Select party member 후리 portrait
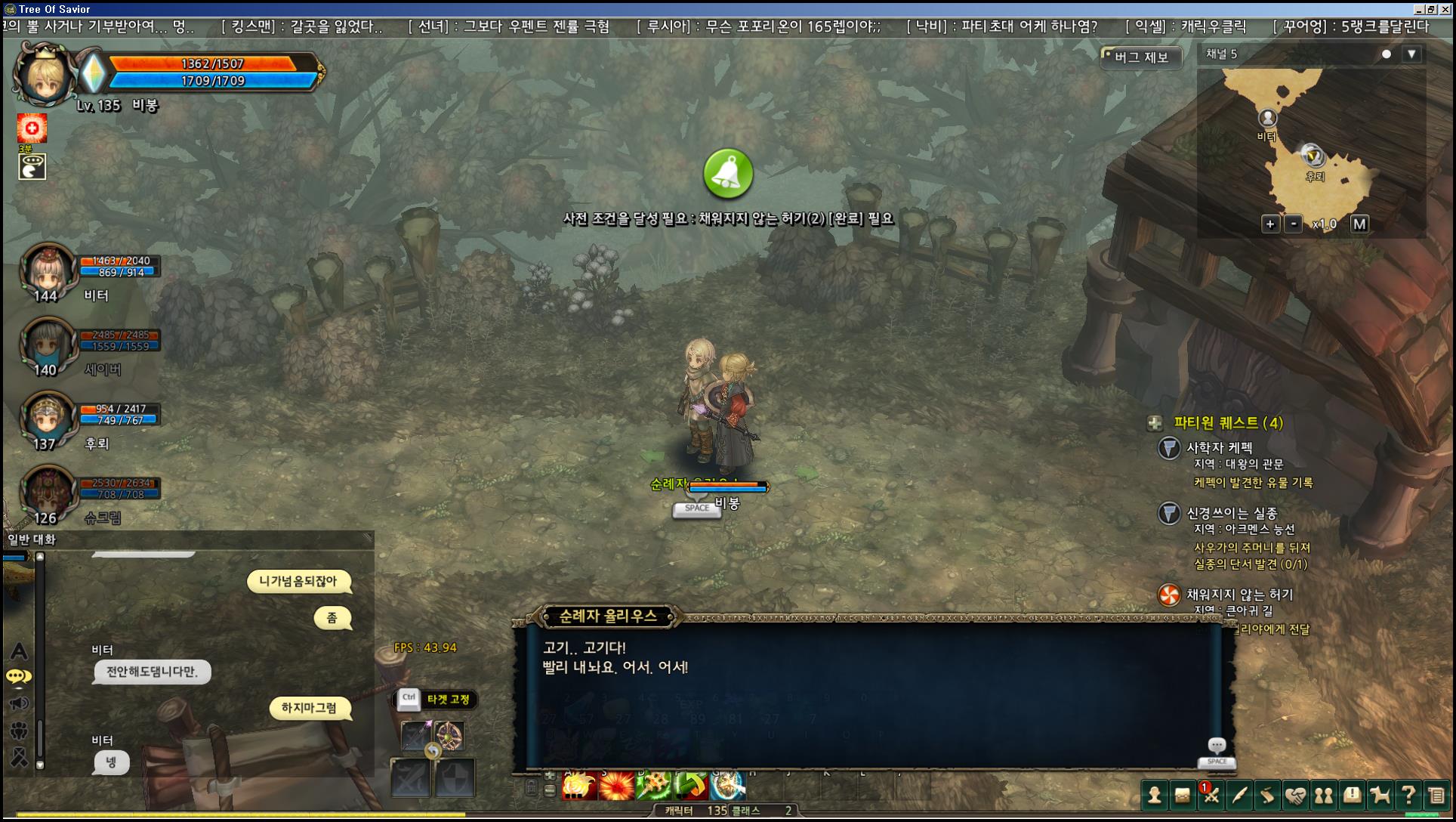The height and width of the screenshot is (822, 1456). pyautogui.click(x=48, y=418)
